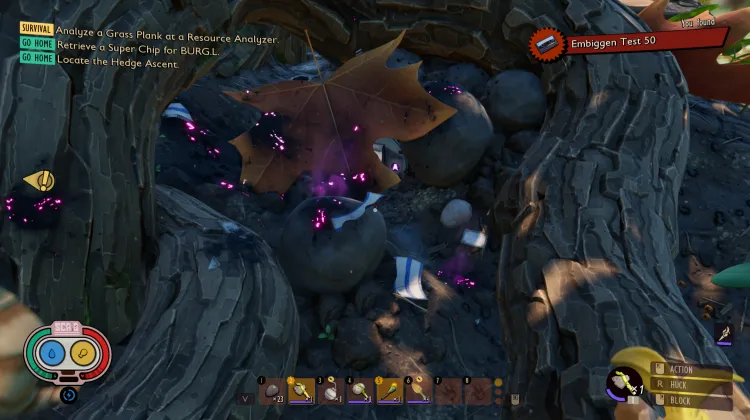Click the Analyze a Grass Plank objective
Viewport: 750px width, 420px height.
pyautogui.click(x=167, y=38)
